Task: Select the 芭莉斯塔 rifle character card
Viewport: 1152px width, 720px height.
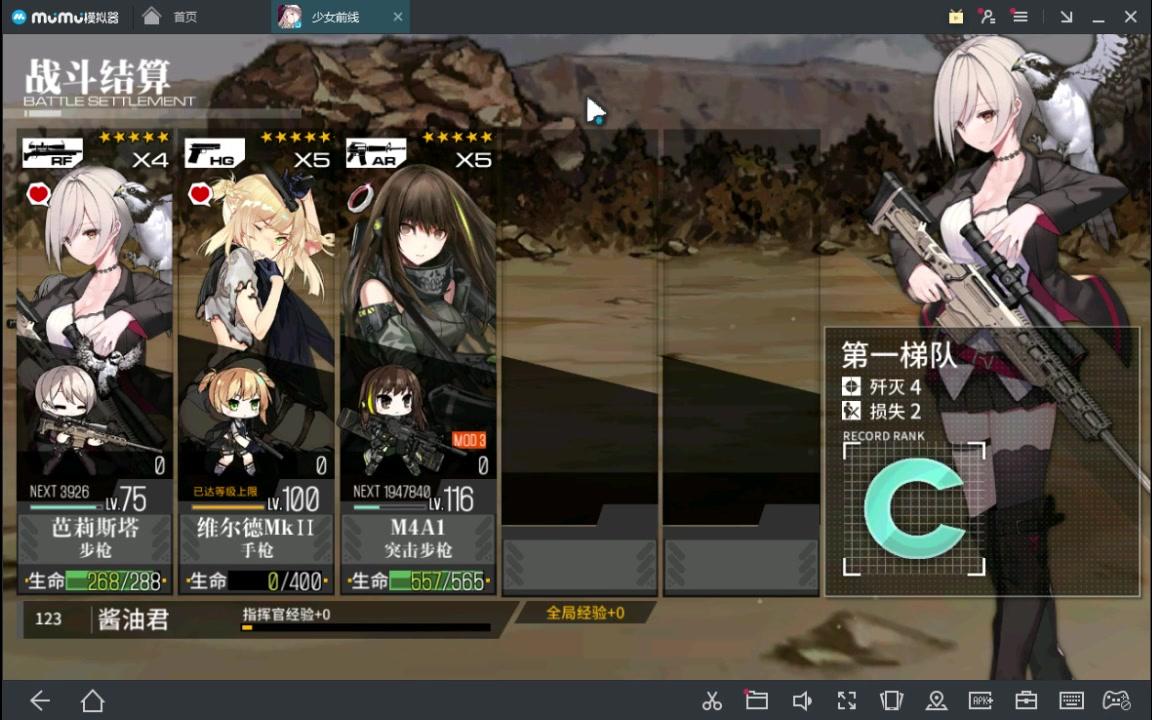Action: (x=95, y=360)
